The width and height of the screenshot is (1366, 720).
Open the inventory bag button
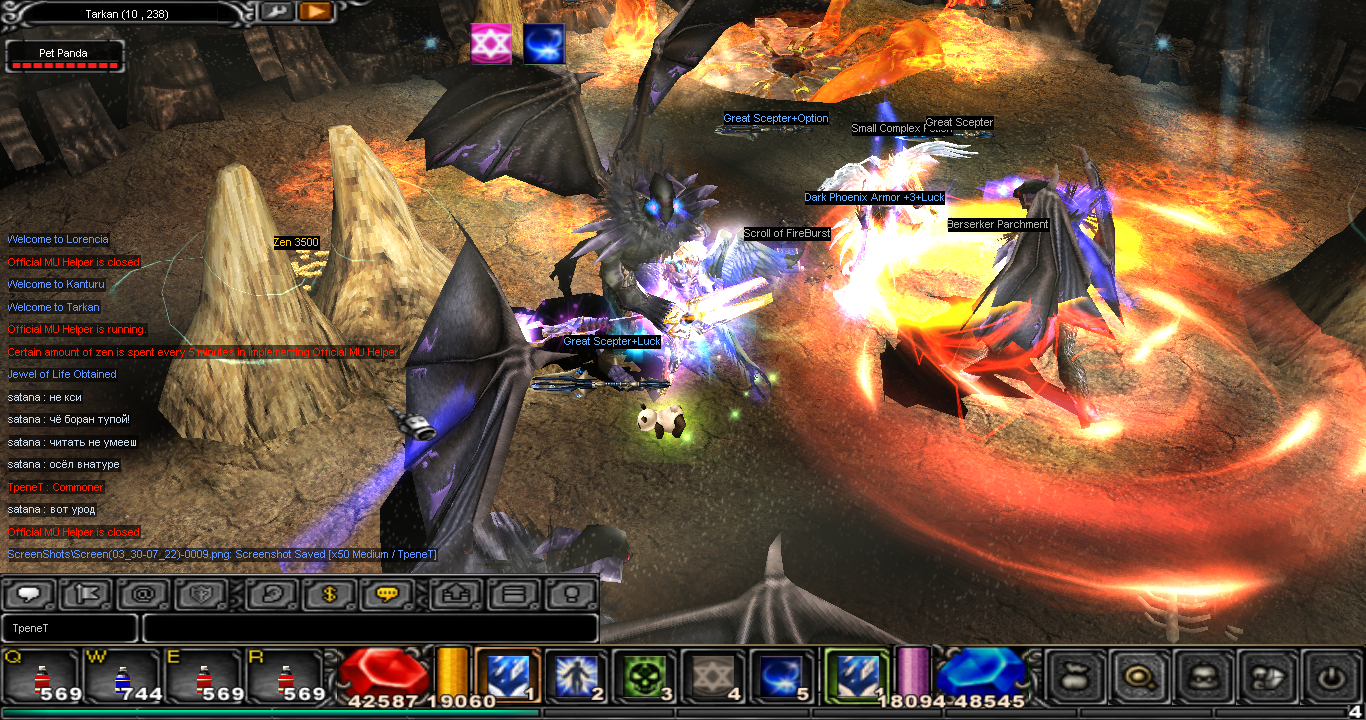1077,677
